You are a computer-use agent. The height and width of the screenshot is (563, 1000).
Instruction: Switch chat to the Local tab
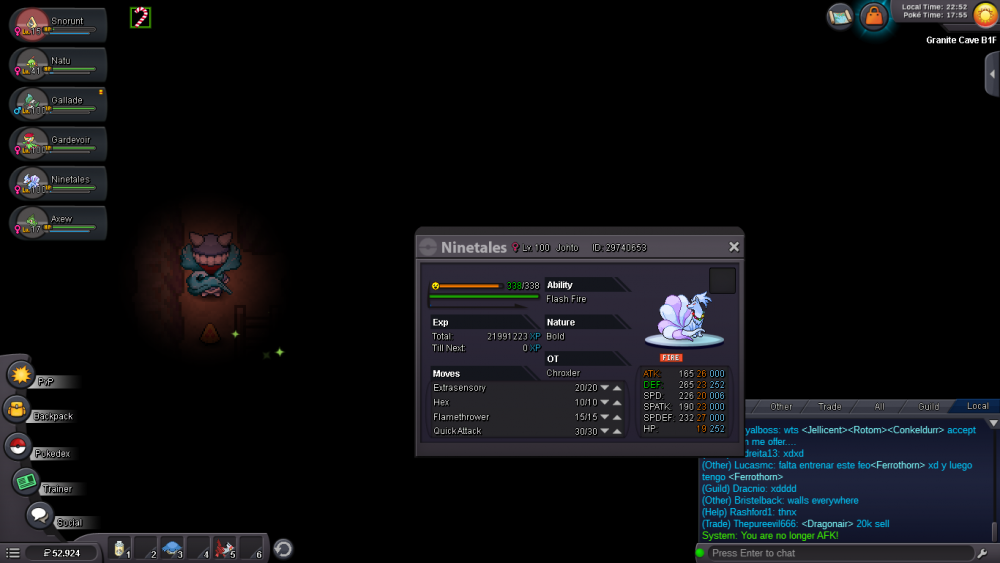(x=977, y=407)
